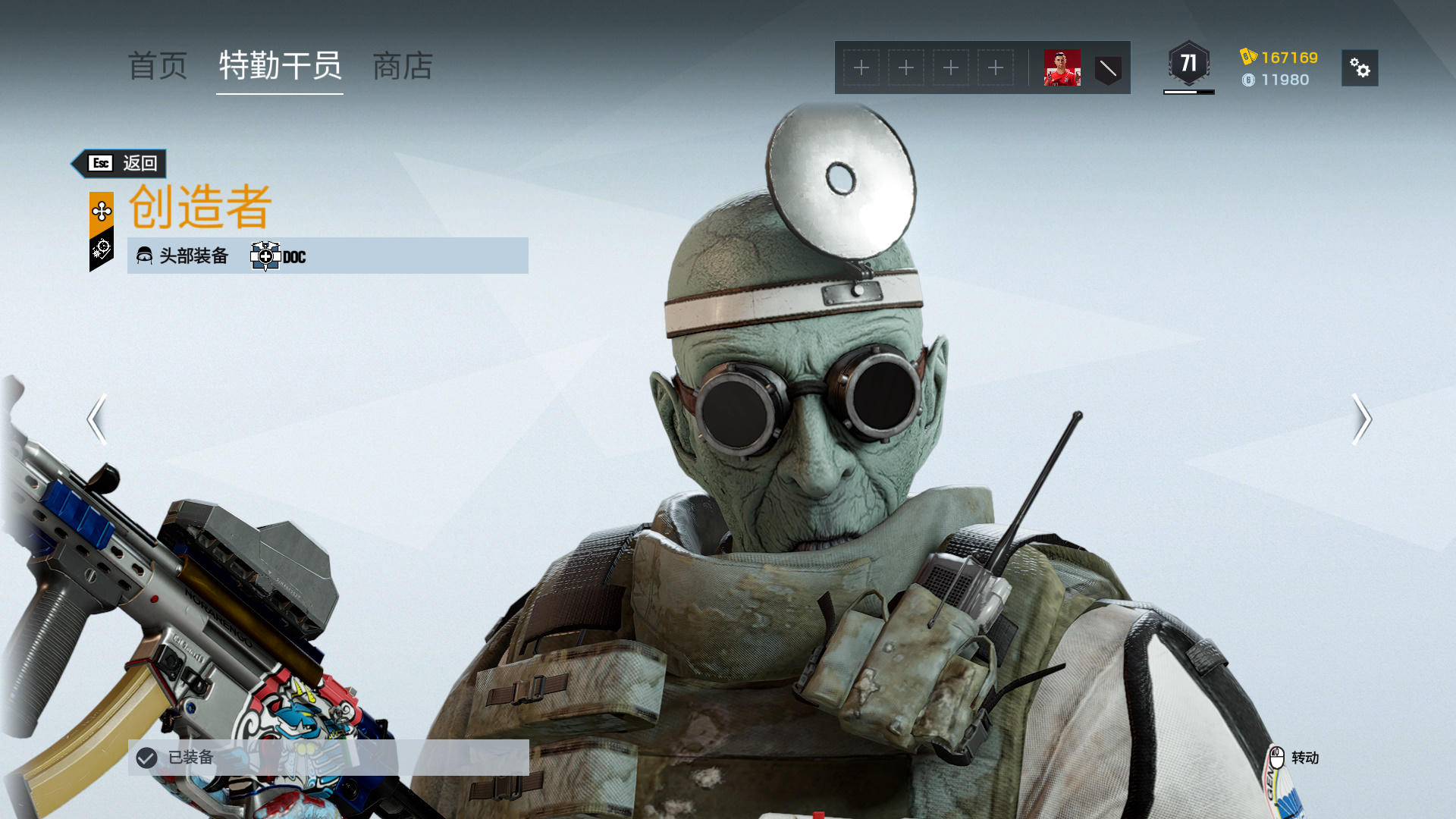
Task: Choose the black weapon-skin category icon
Action: coord(102,249)
